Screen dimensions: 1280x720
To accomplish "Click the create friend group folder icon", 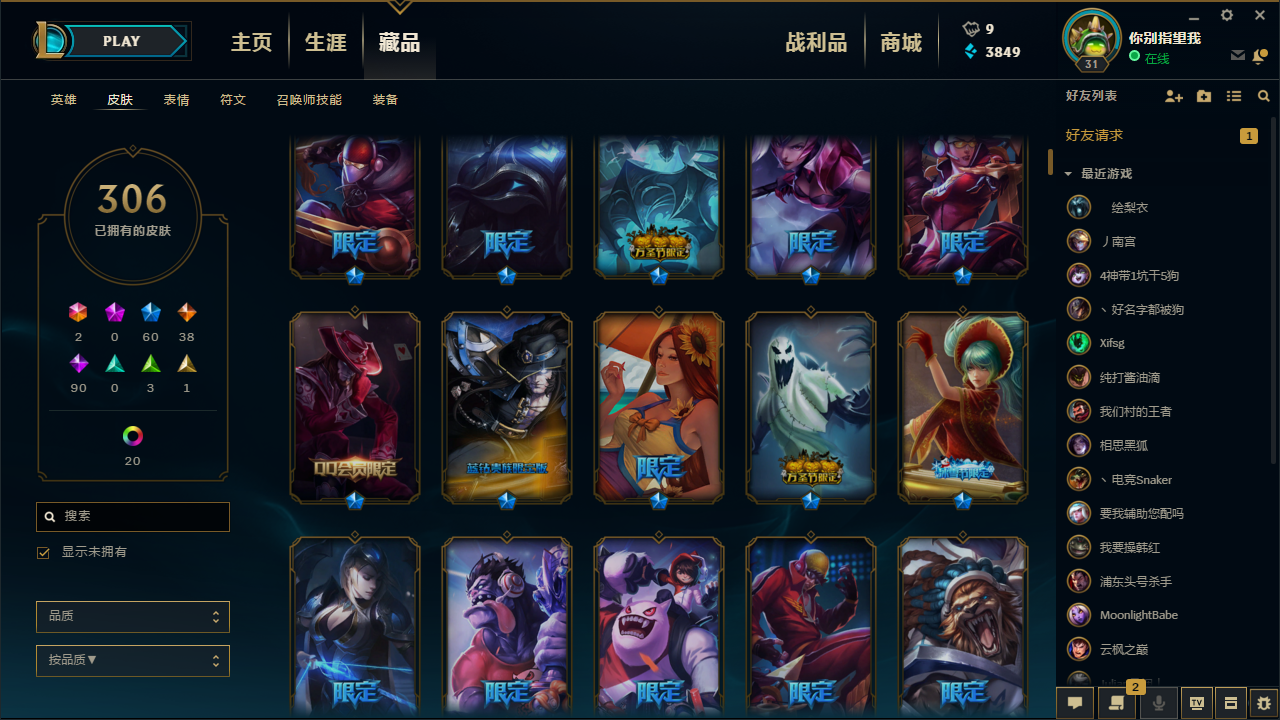I will 1203,96.
